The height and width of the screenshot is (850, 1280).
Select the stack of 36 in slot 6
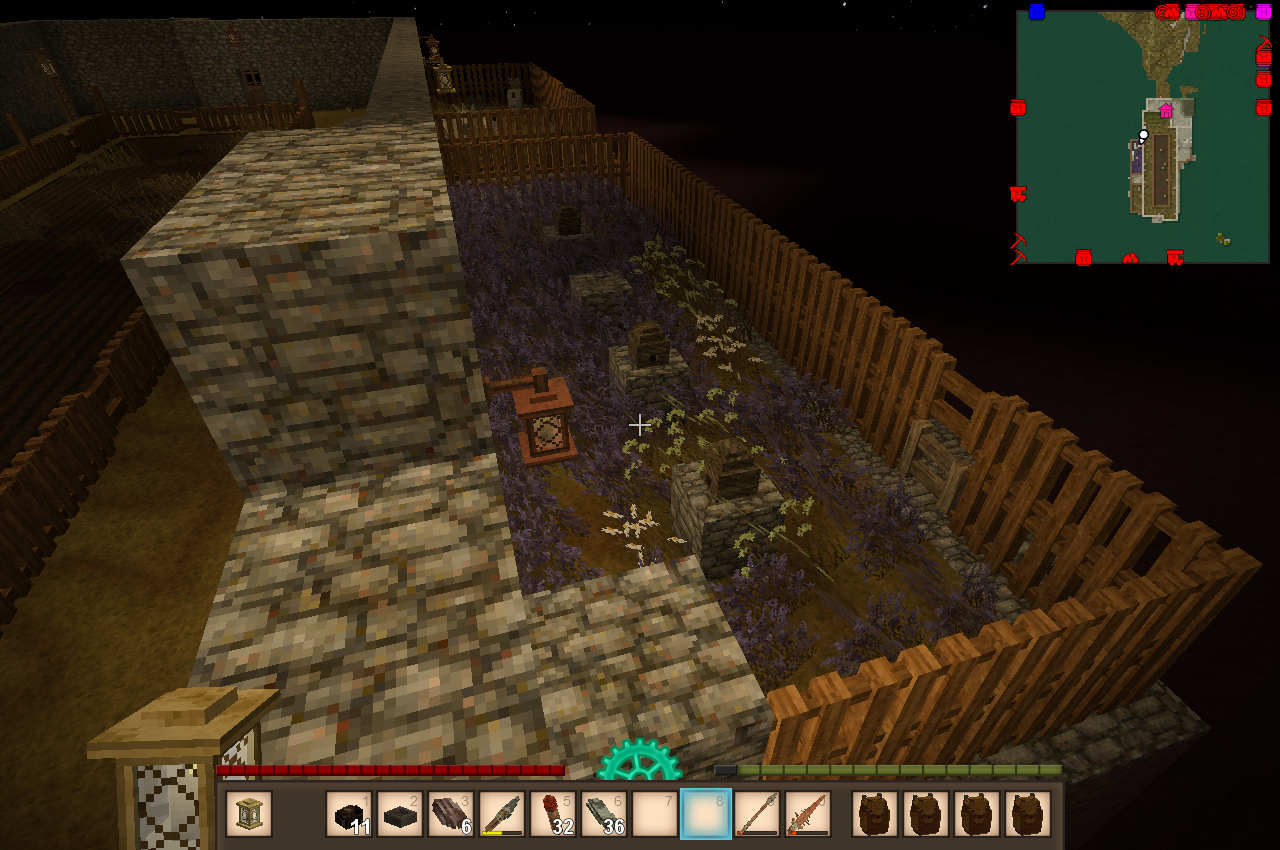click(x=604, y=814)
